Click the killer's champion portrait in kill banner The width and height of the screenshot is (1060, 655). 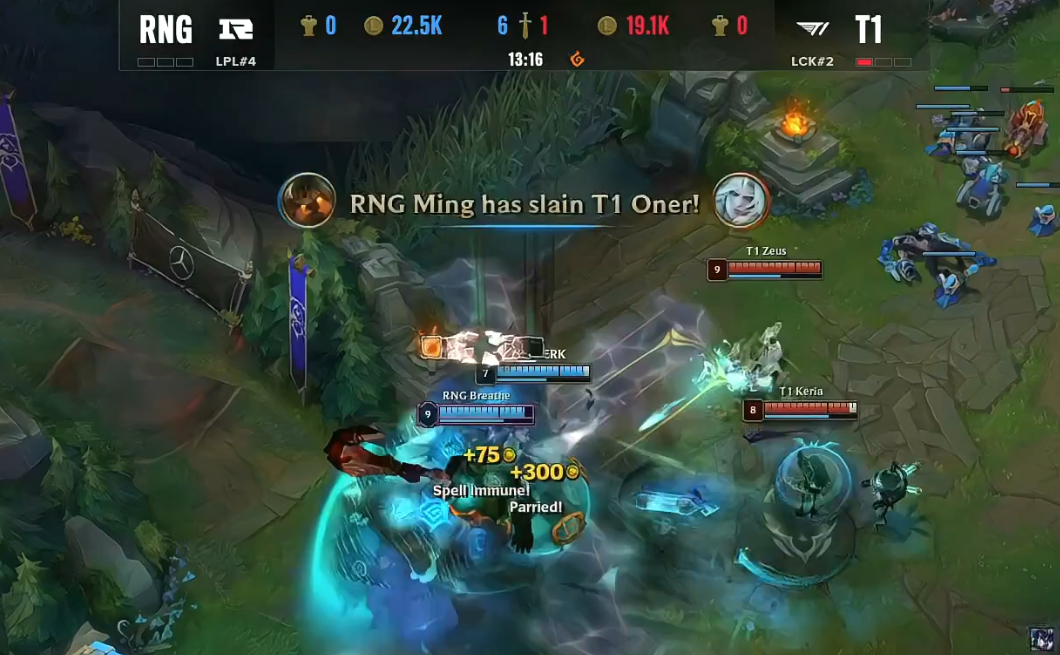(307, 201)
